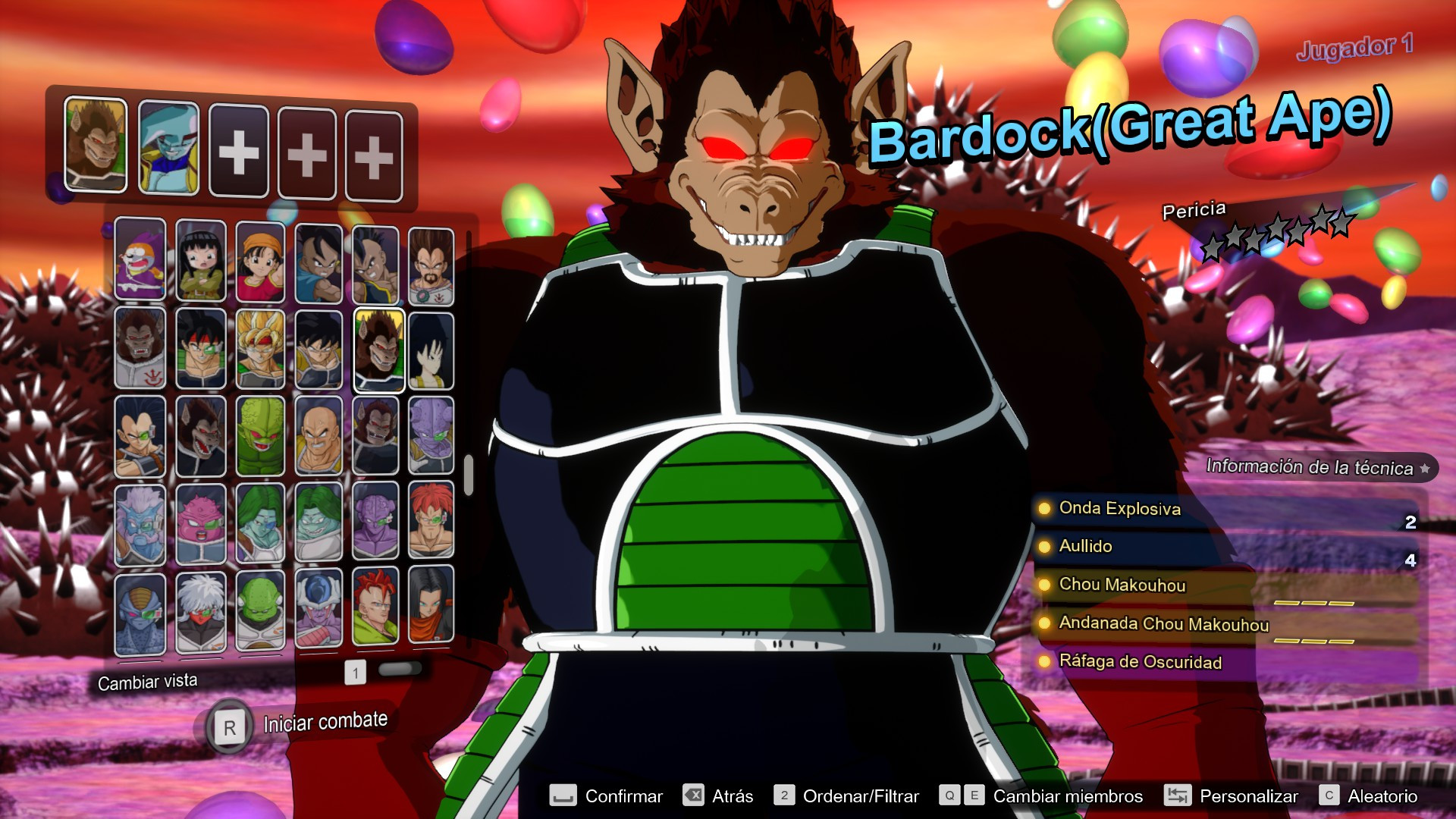The height and width of the screenshot is (819, 1456).
Task: Open Cambiar vista to change grid view
Action: click(x=146, y=680)
